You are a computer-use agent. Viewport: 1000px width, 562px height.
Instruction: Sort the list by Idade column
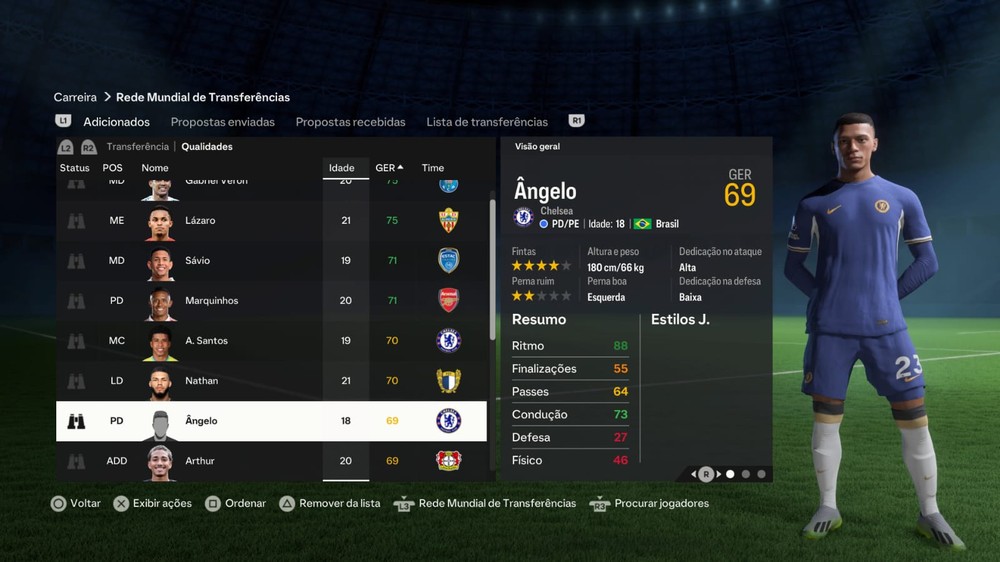tap(342, 168)
